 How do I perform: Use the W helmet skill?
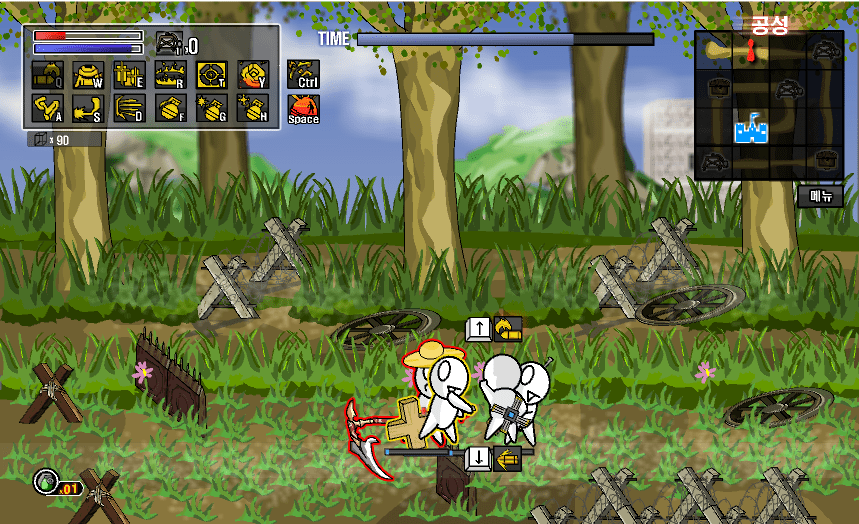[88, 75]
